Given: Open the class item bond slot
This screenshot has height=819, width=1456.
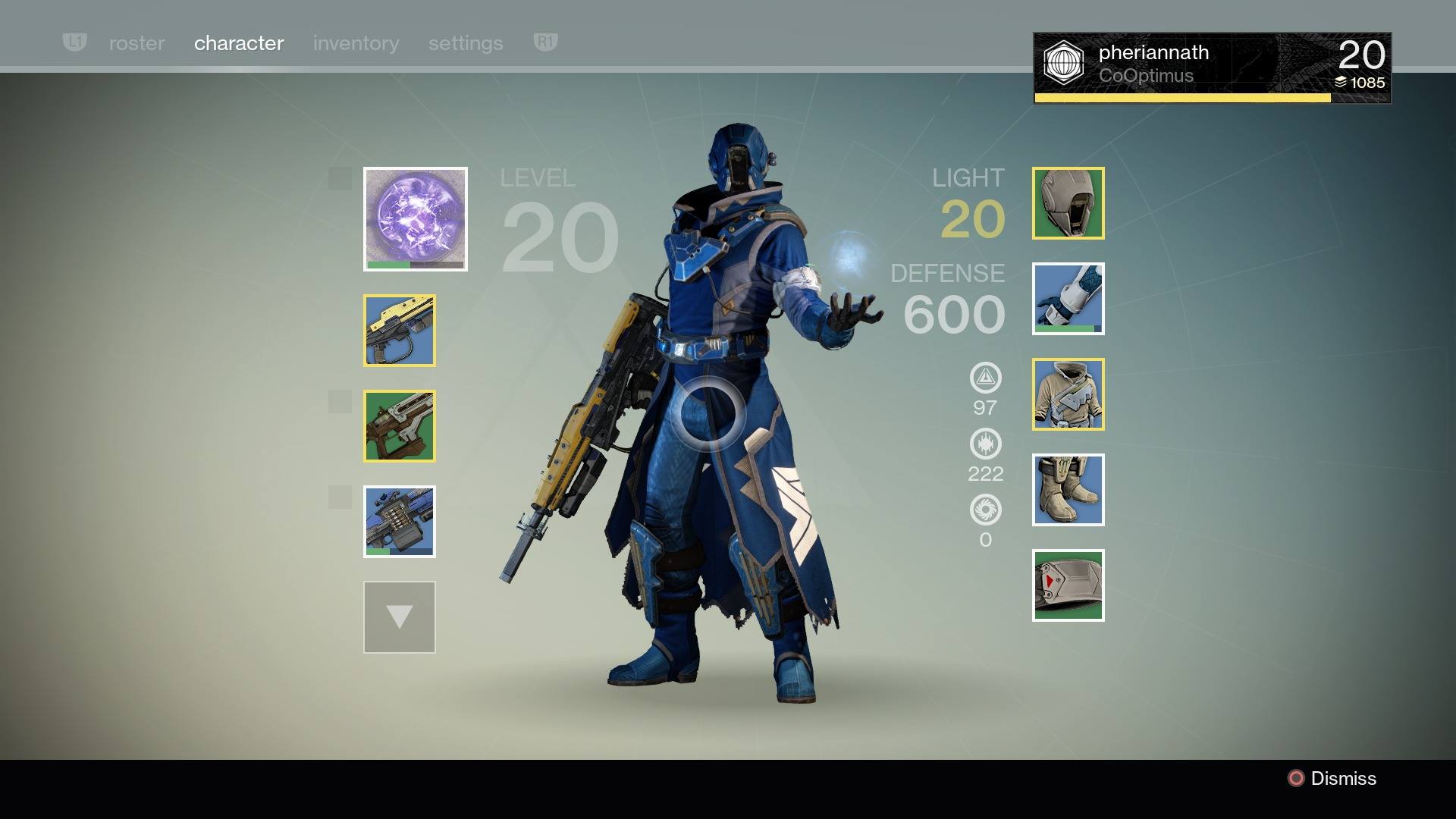Looking at the screenshot, I should (1068, 585).
